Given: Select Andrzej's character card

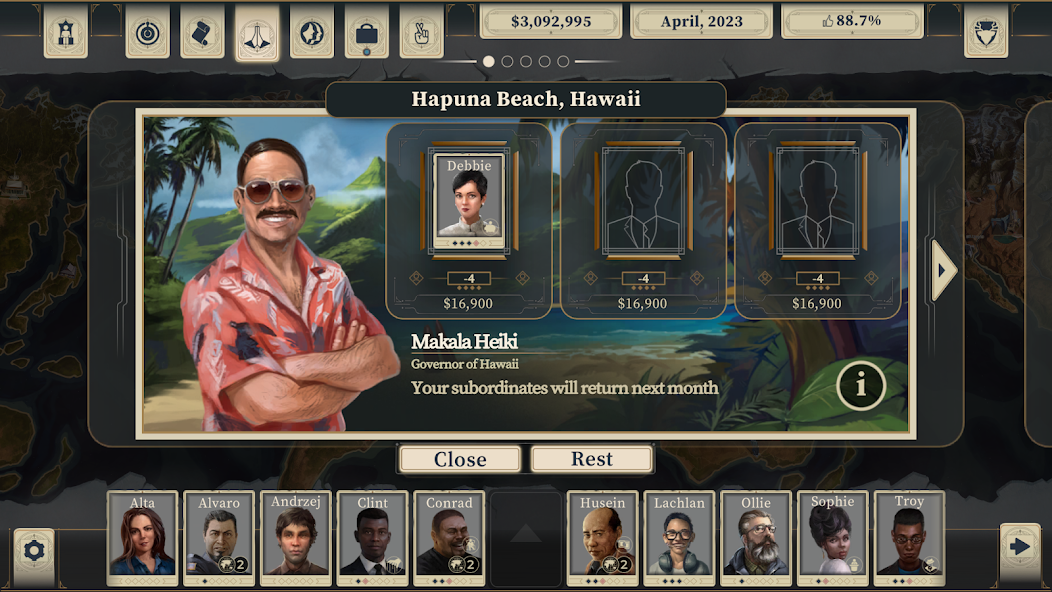Looking at the screenshot, I should point(295,538).
